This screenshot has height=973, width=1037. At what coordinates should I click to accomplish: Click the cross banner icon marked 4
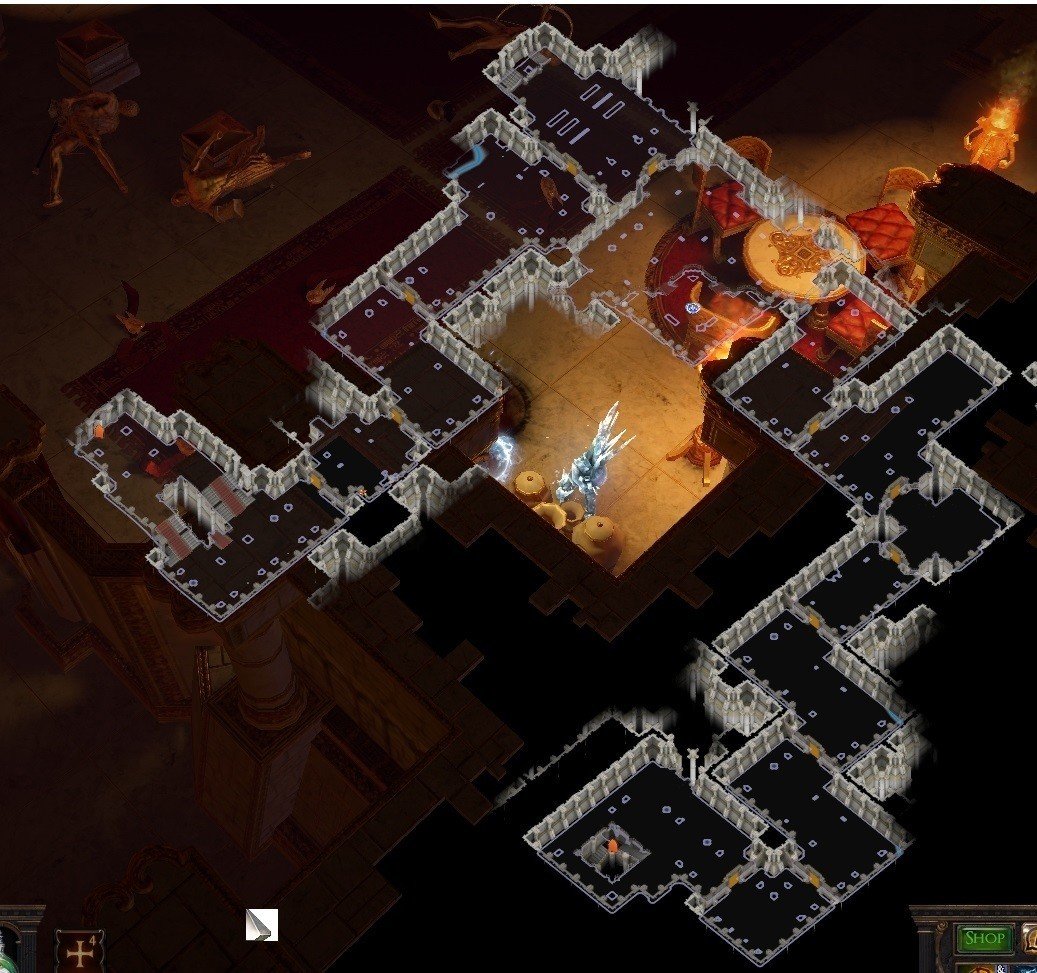tap(79, 950)
